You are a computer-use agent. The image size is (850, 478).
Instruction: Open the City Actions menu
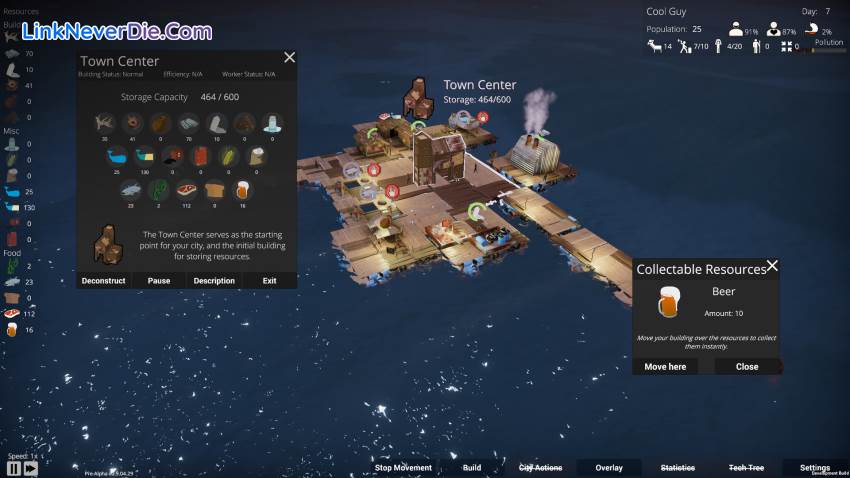click(x=540, y=467)
